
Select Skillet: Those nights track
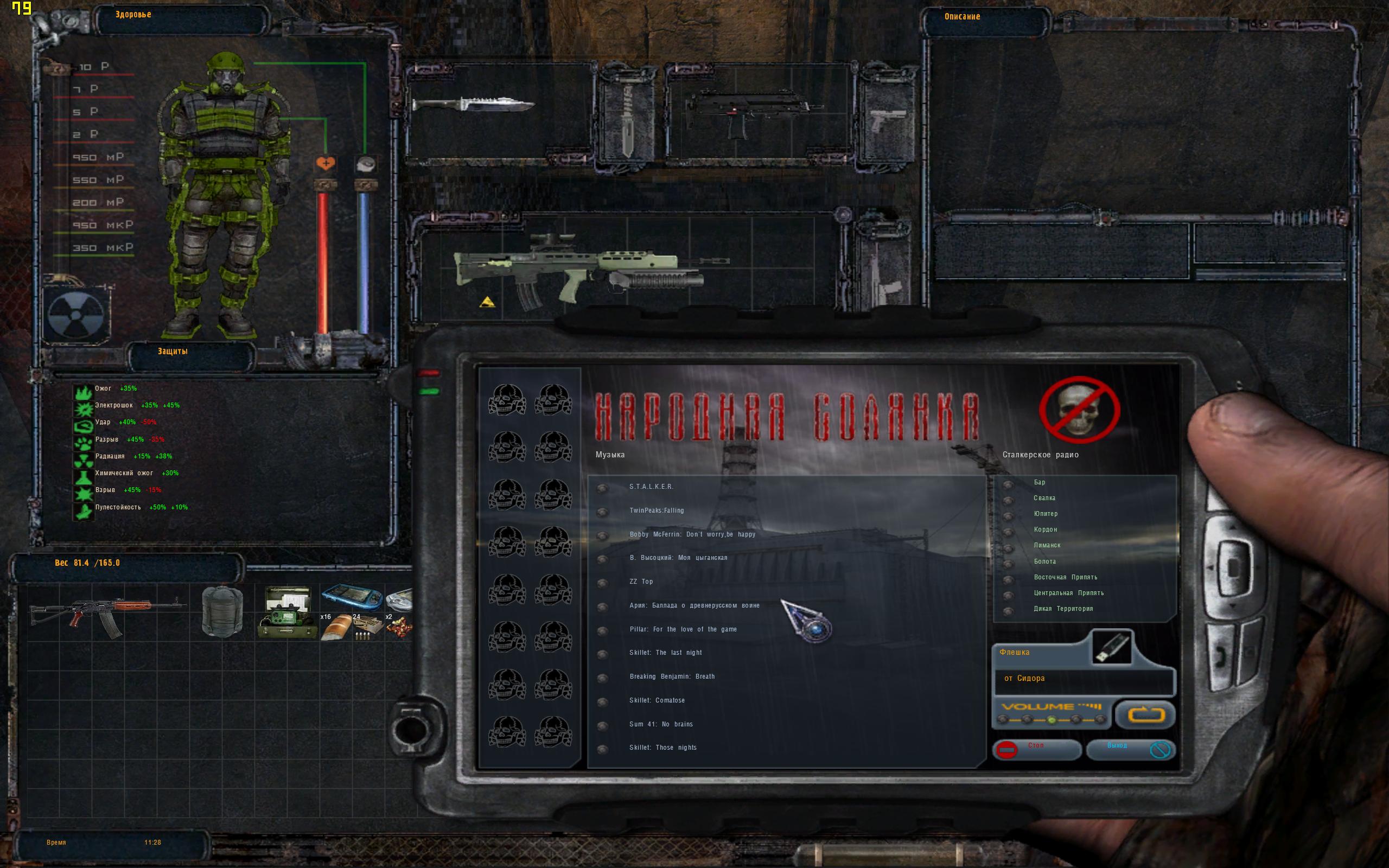[662, 748]
